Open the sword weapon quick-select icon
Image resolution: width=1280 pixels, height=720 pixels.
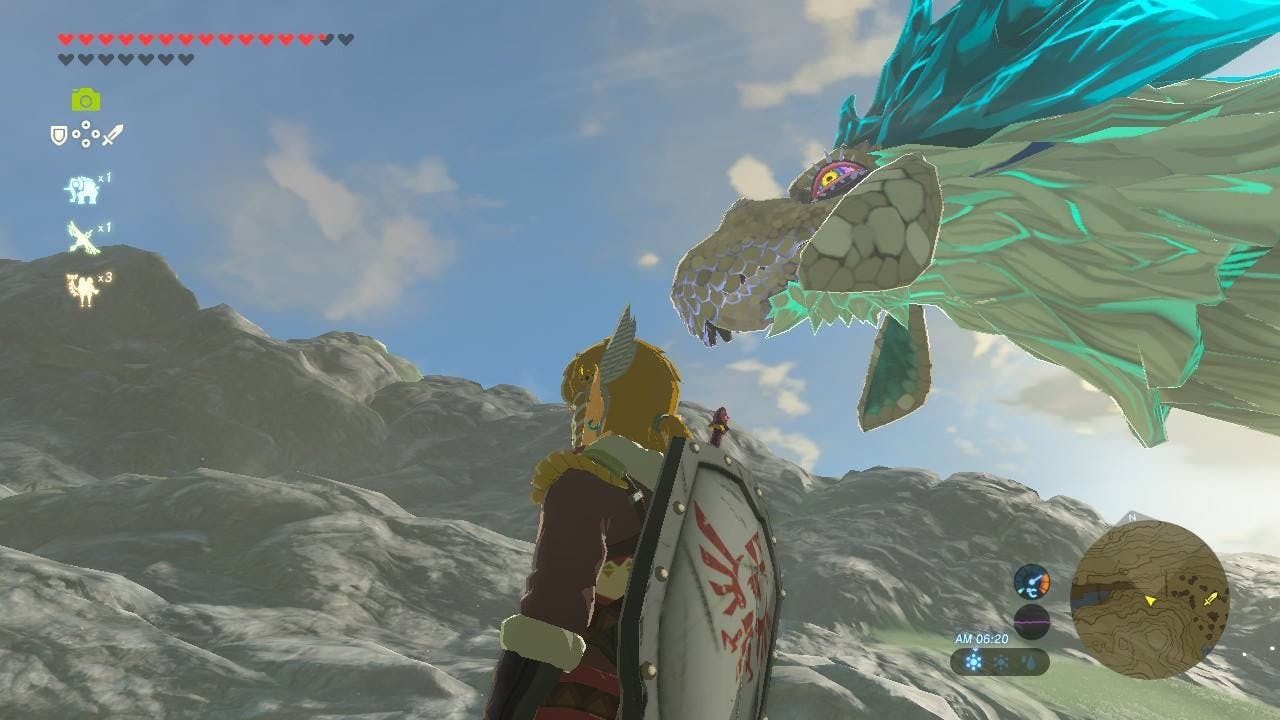click(112, 134)
